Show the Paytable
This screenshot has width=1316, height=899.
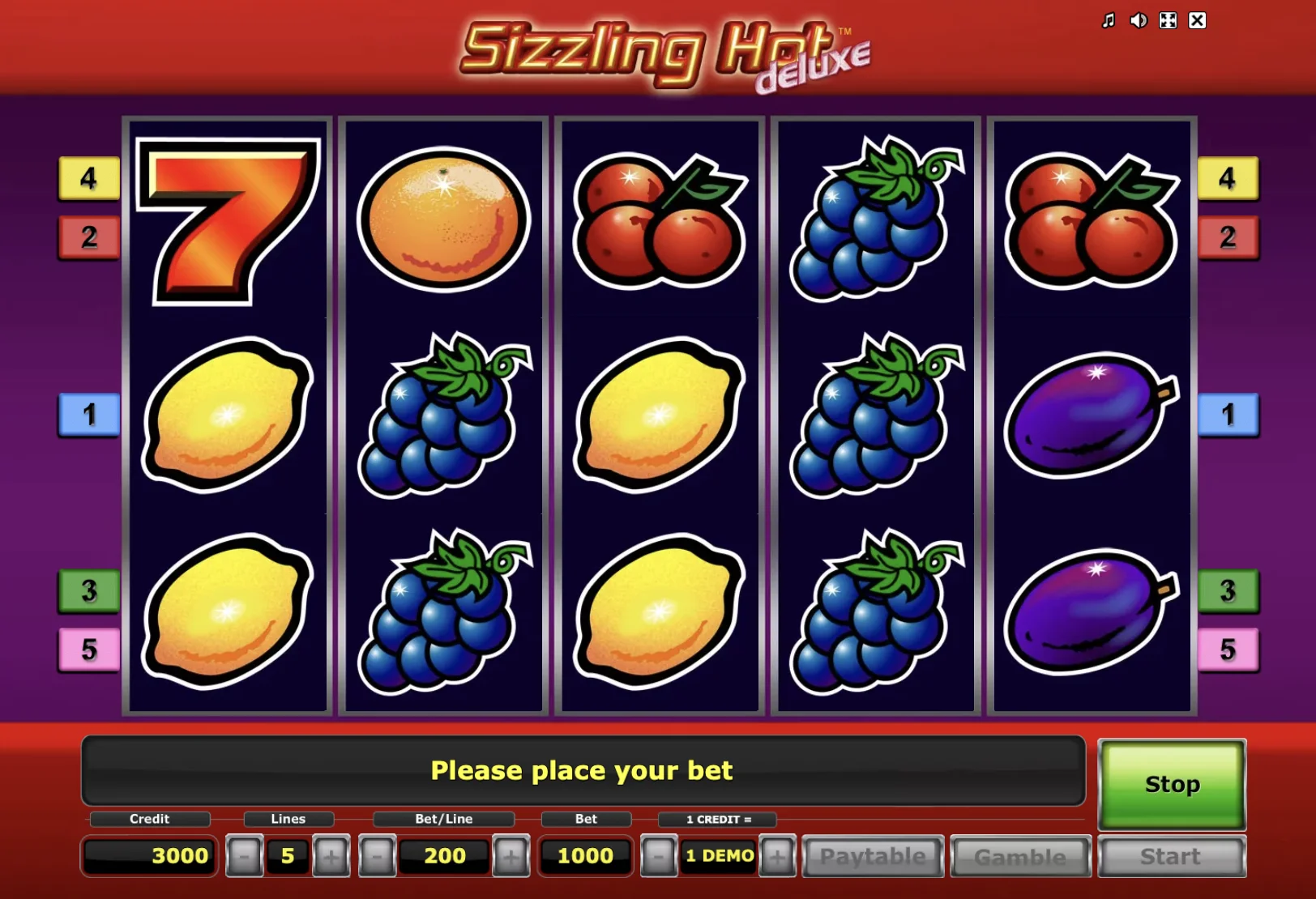[873, 856]
